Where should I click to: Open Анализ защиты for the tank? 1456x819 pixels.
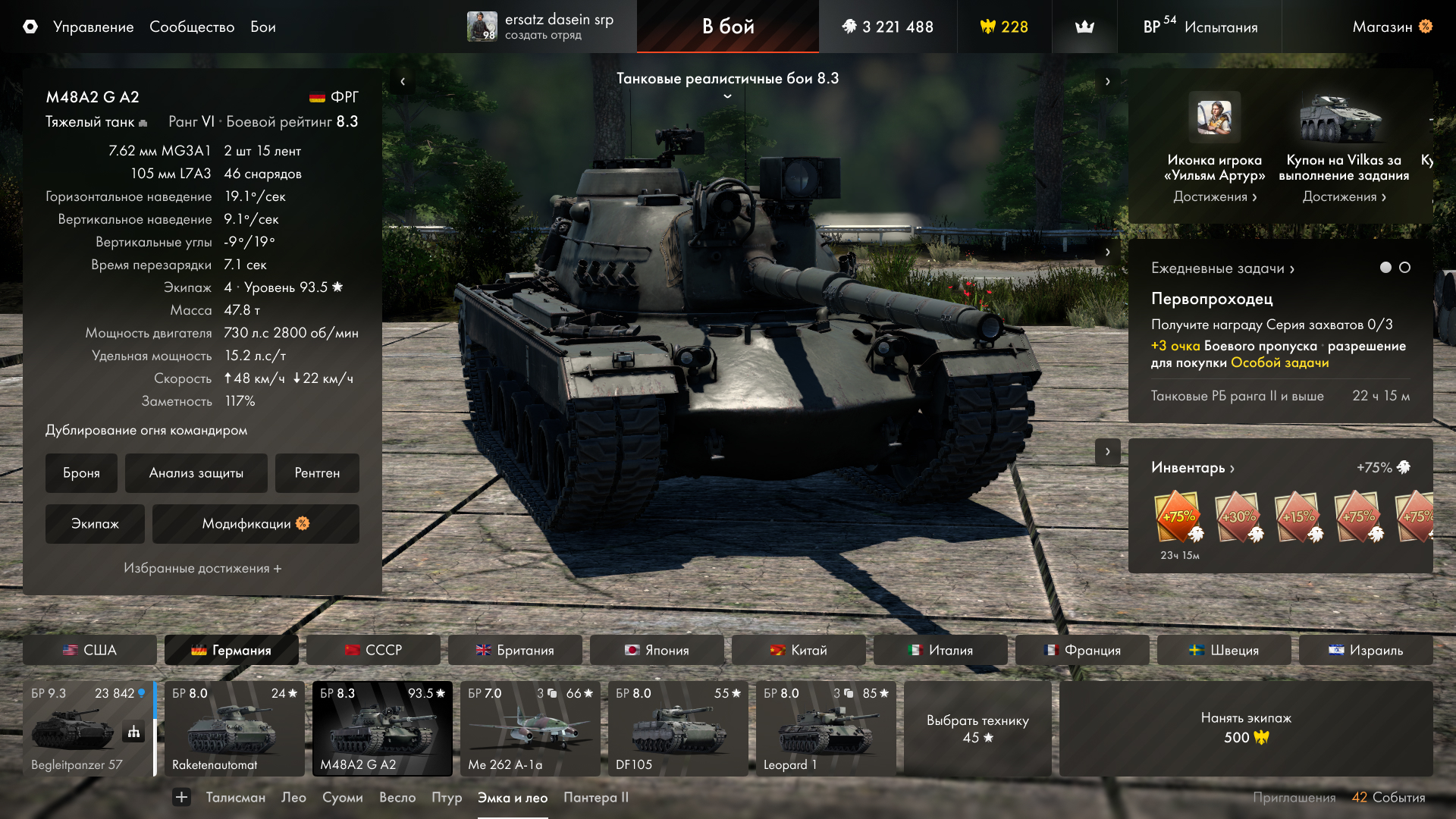[x=196, y=472]
